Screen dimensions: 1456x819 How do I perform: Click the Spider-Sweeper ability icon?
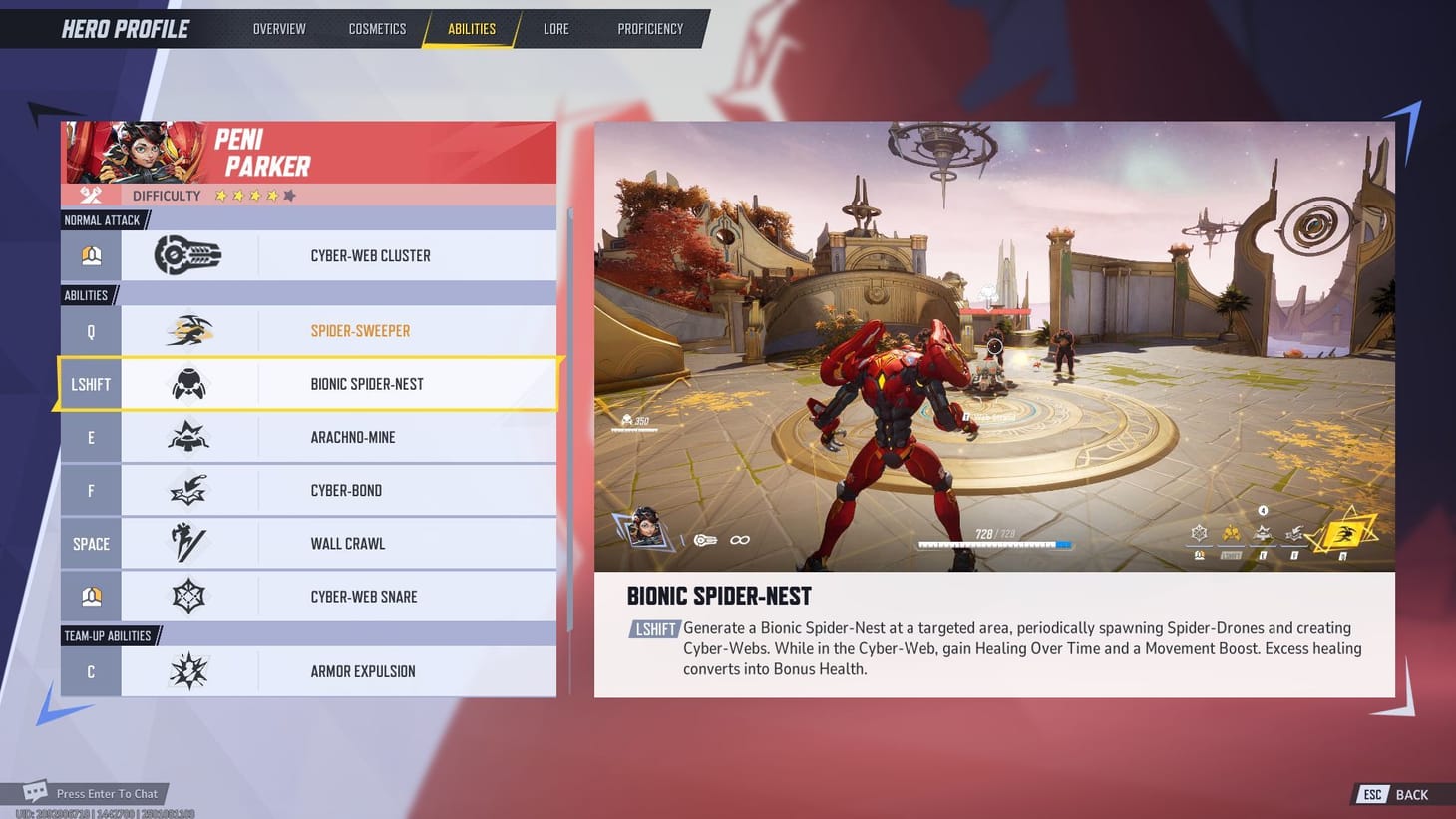point(188,330)
